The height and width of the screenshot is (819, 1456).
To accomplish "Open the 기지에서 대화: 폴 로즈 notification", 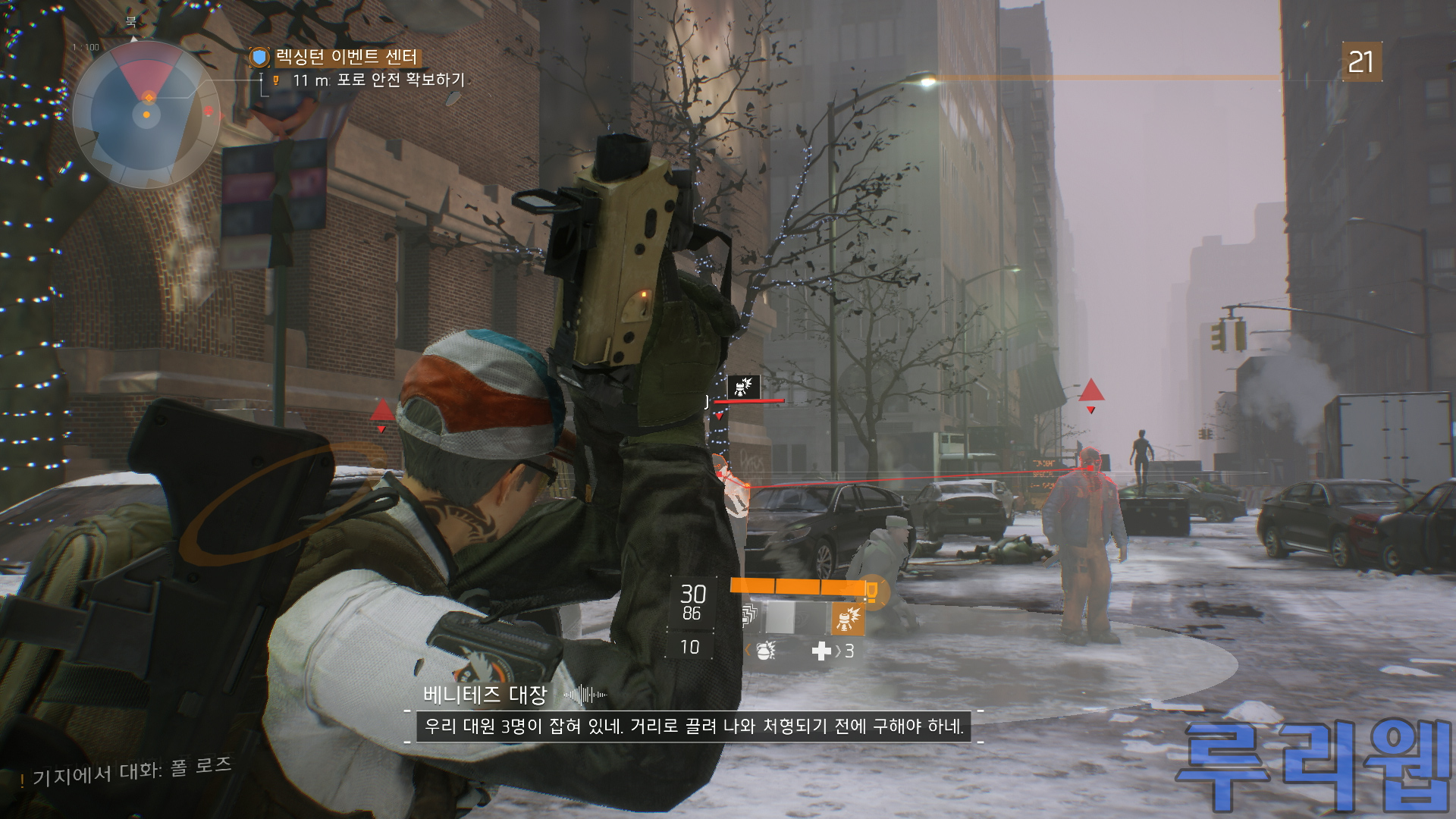I will point(129,772).
